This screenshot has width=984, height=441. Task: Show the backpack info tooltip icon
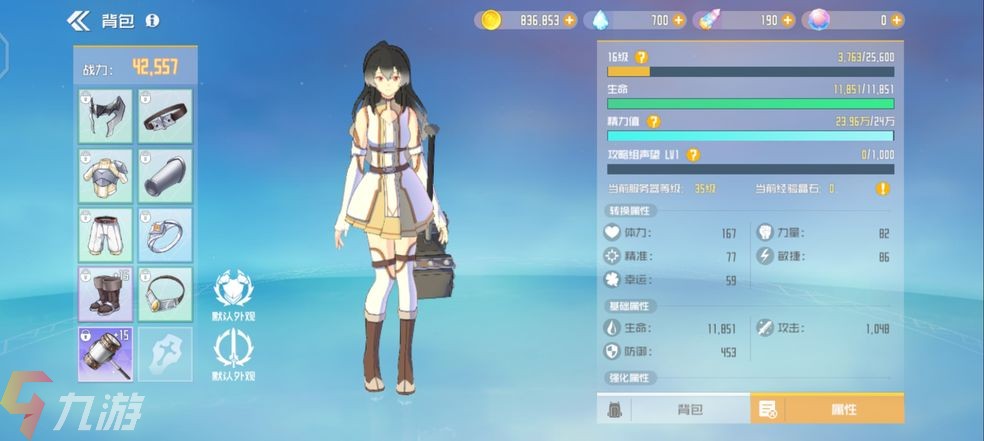click(x=152, y=20)
